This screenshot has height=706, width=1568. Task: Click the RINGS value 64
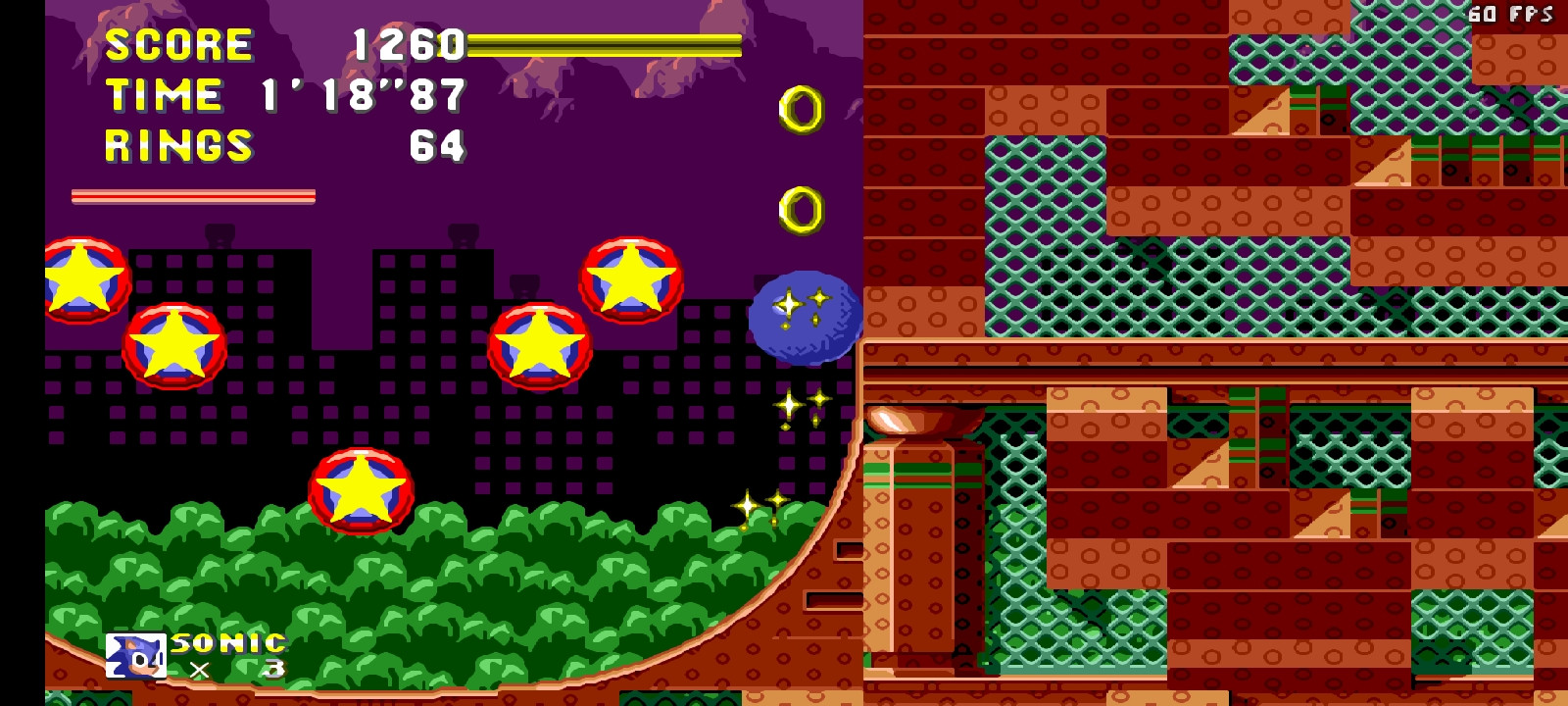coord(440,146)
